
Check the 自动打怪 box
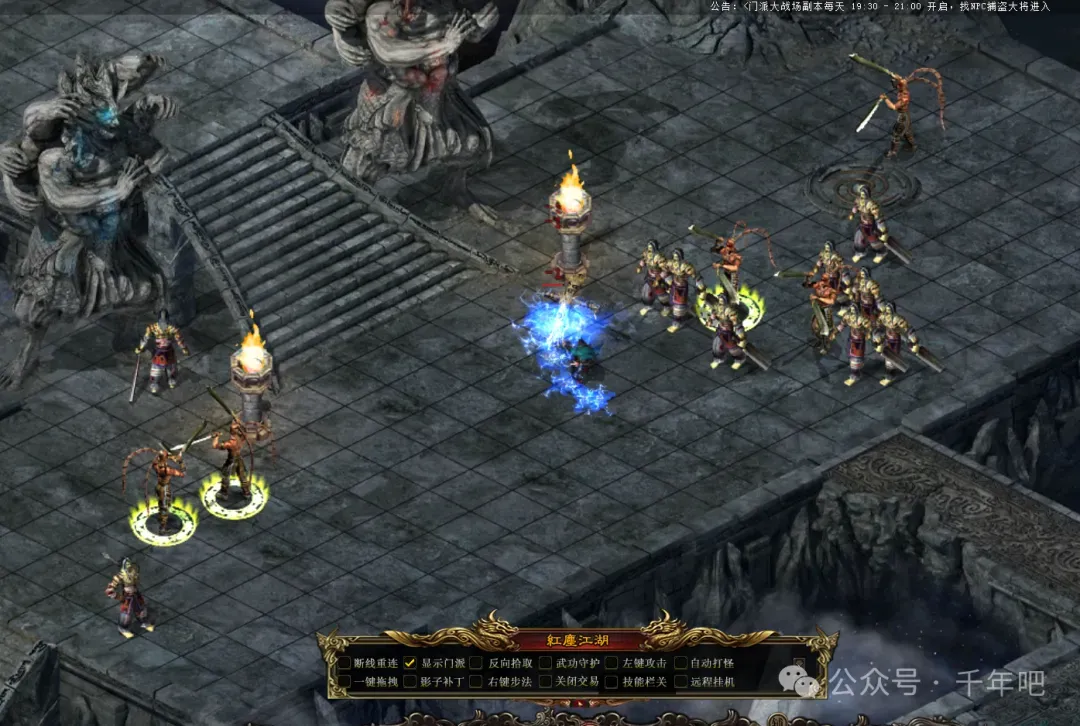pyautogui.click(x=678, y=662)
